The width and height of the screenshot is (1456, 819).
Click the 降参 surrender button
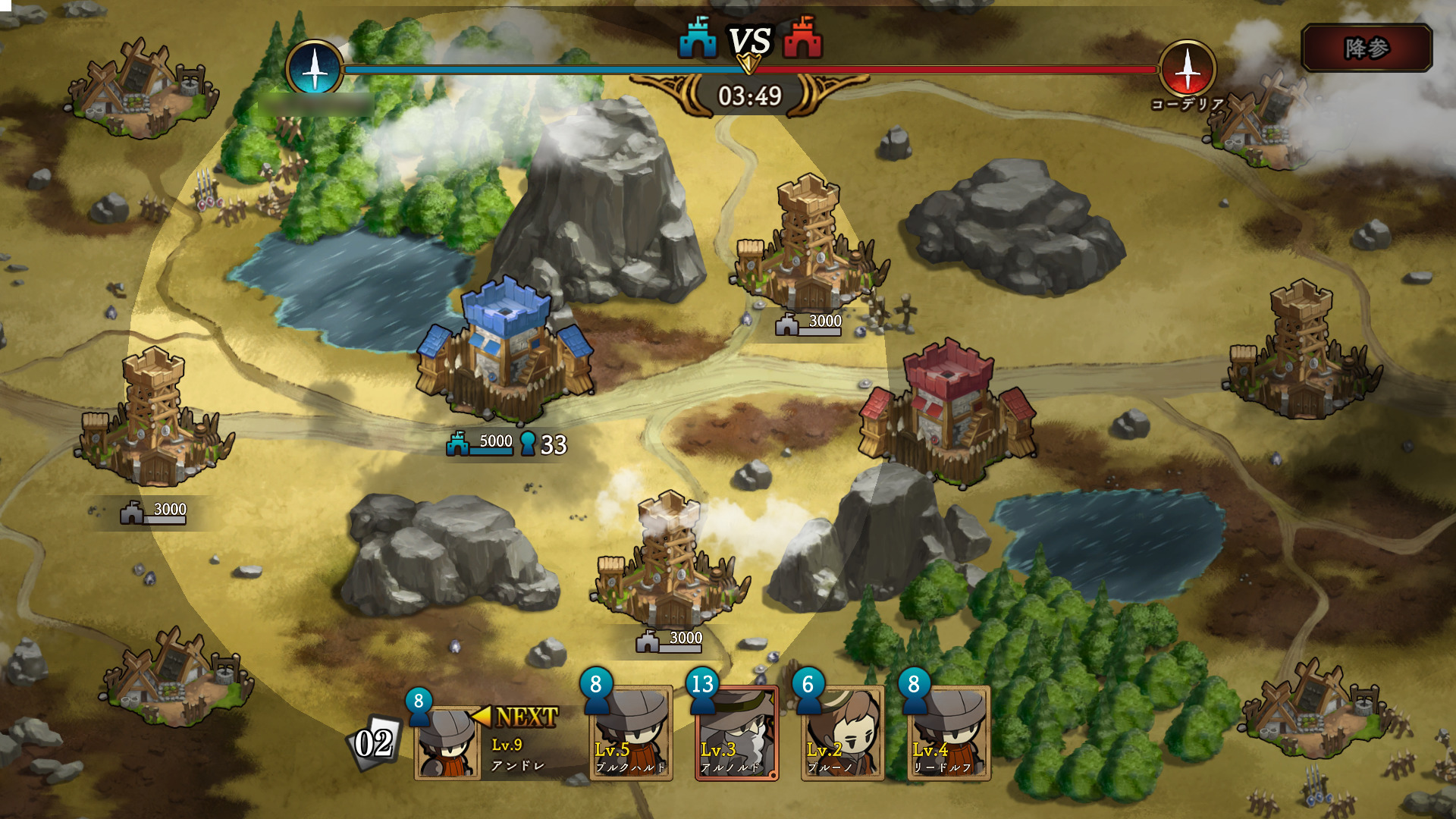click(1367, 48)
